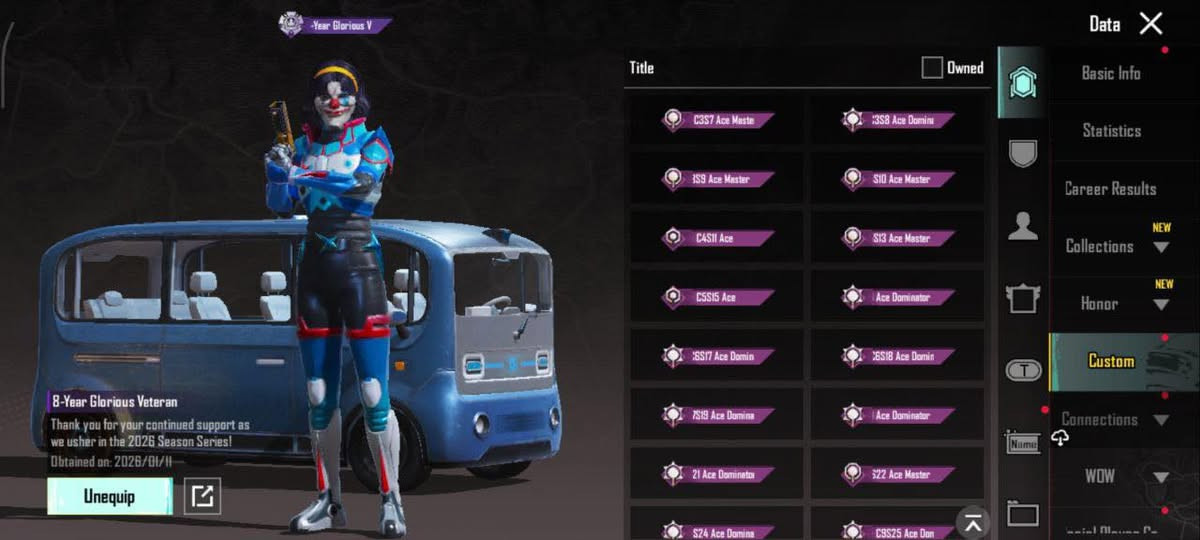This screenshot has height=540, width=1200.
Task: Select the C5S15 Ace title
Action: click(x=717, y=297)
